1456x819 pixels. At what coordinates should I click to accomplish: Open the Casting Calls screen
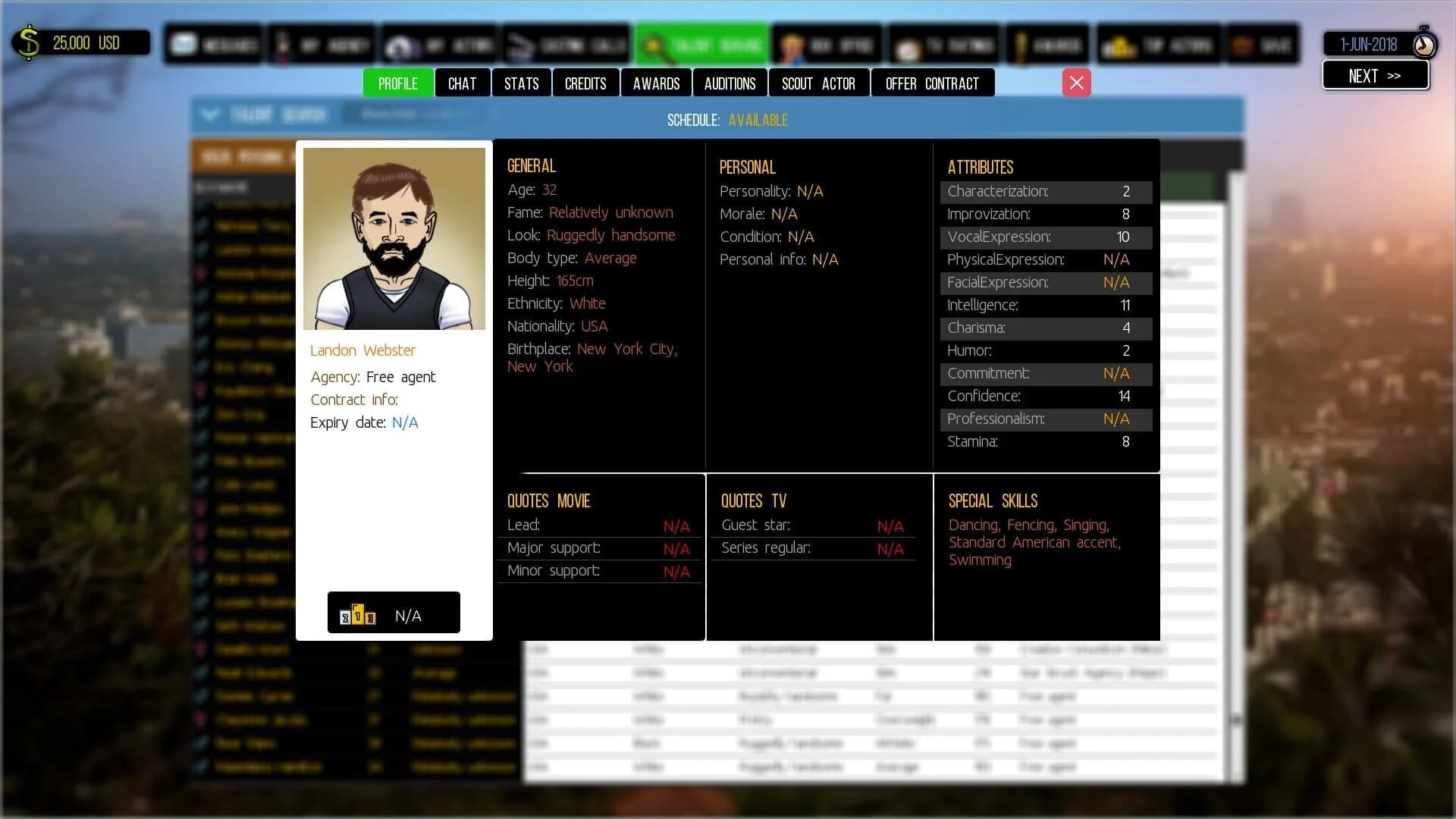566,44
